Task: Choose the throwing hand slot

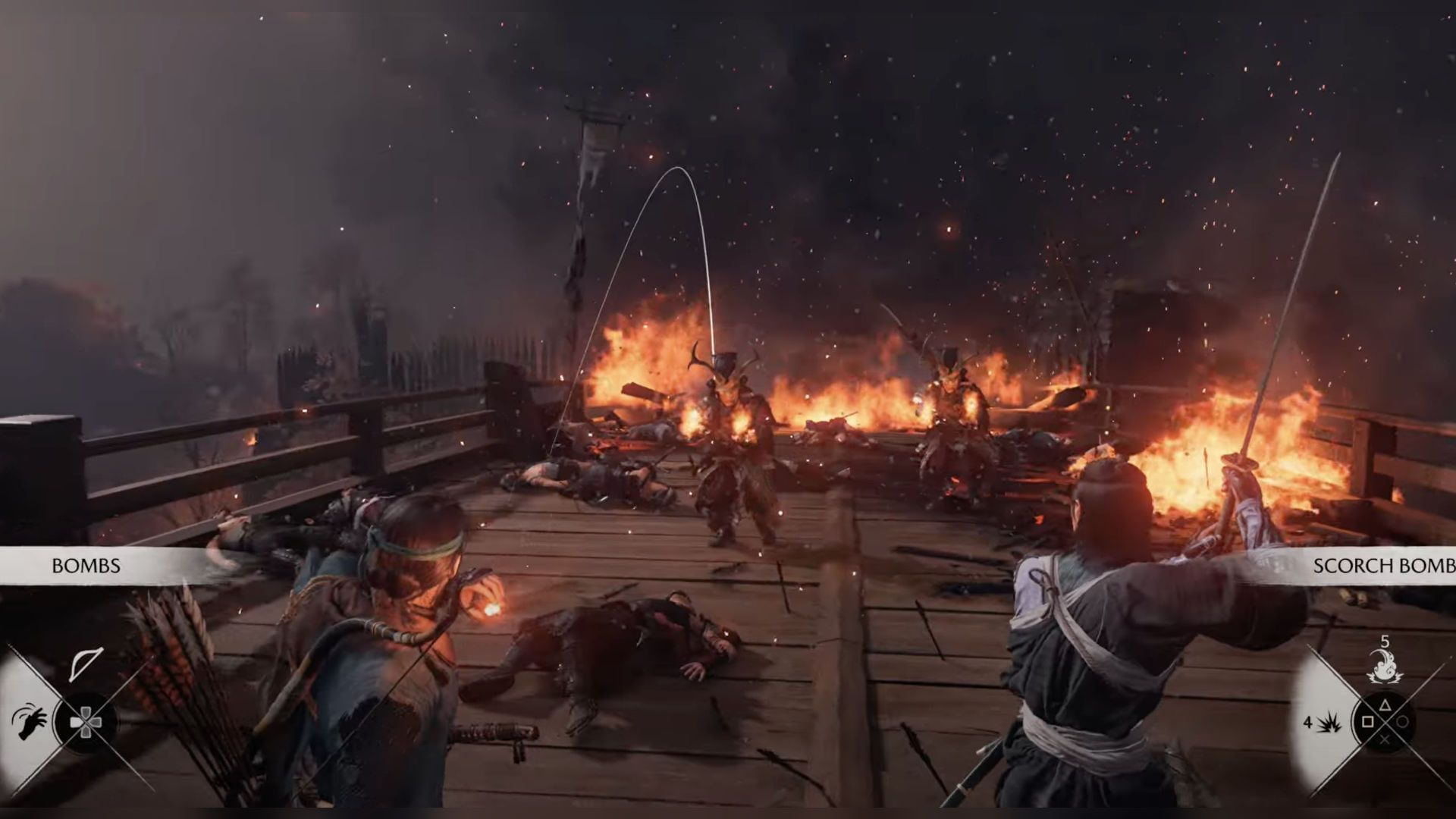Action: 30,721
